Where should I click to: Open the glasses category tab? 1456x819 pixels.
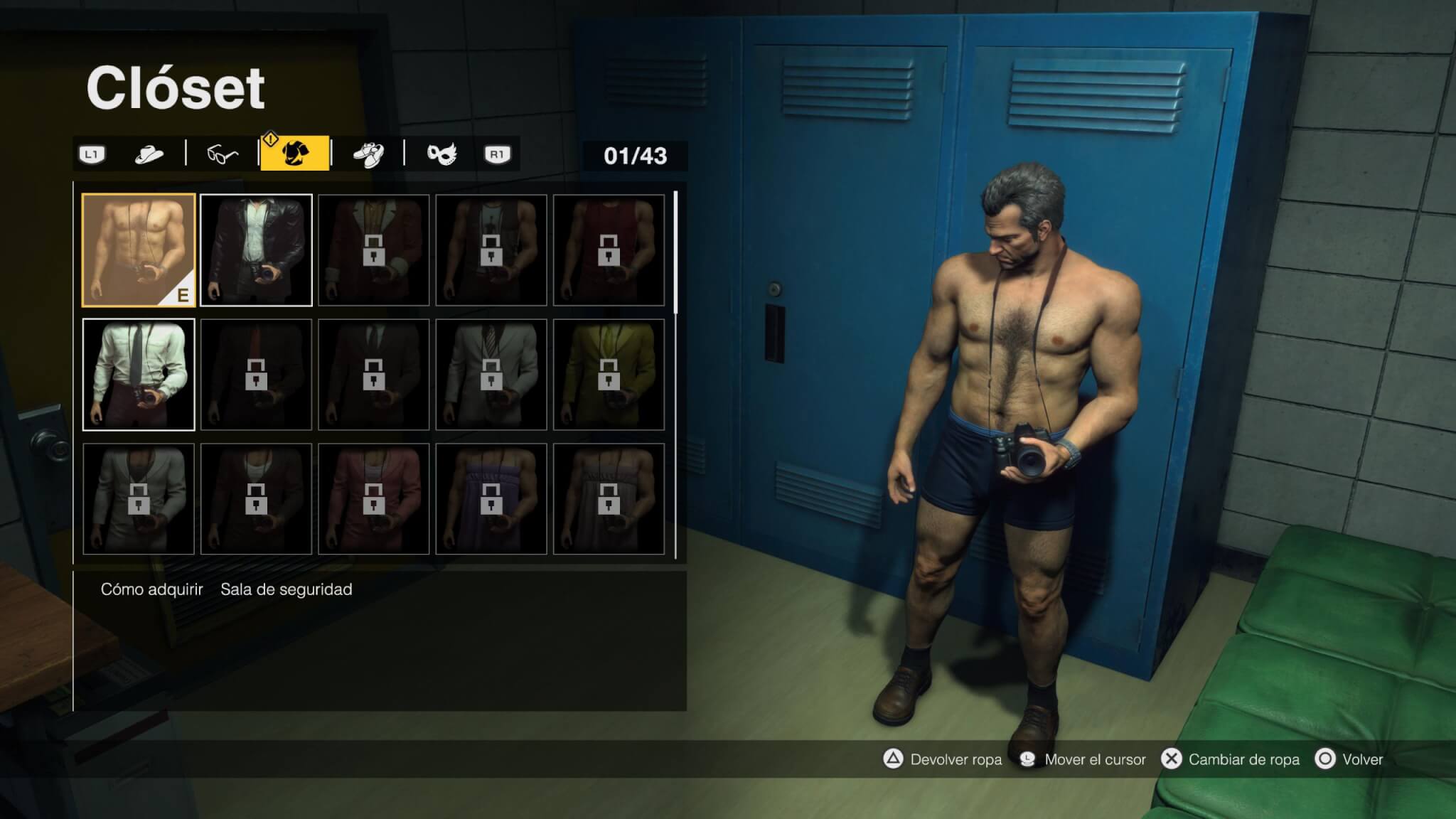[x=222, y=154]
